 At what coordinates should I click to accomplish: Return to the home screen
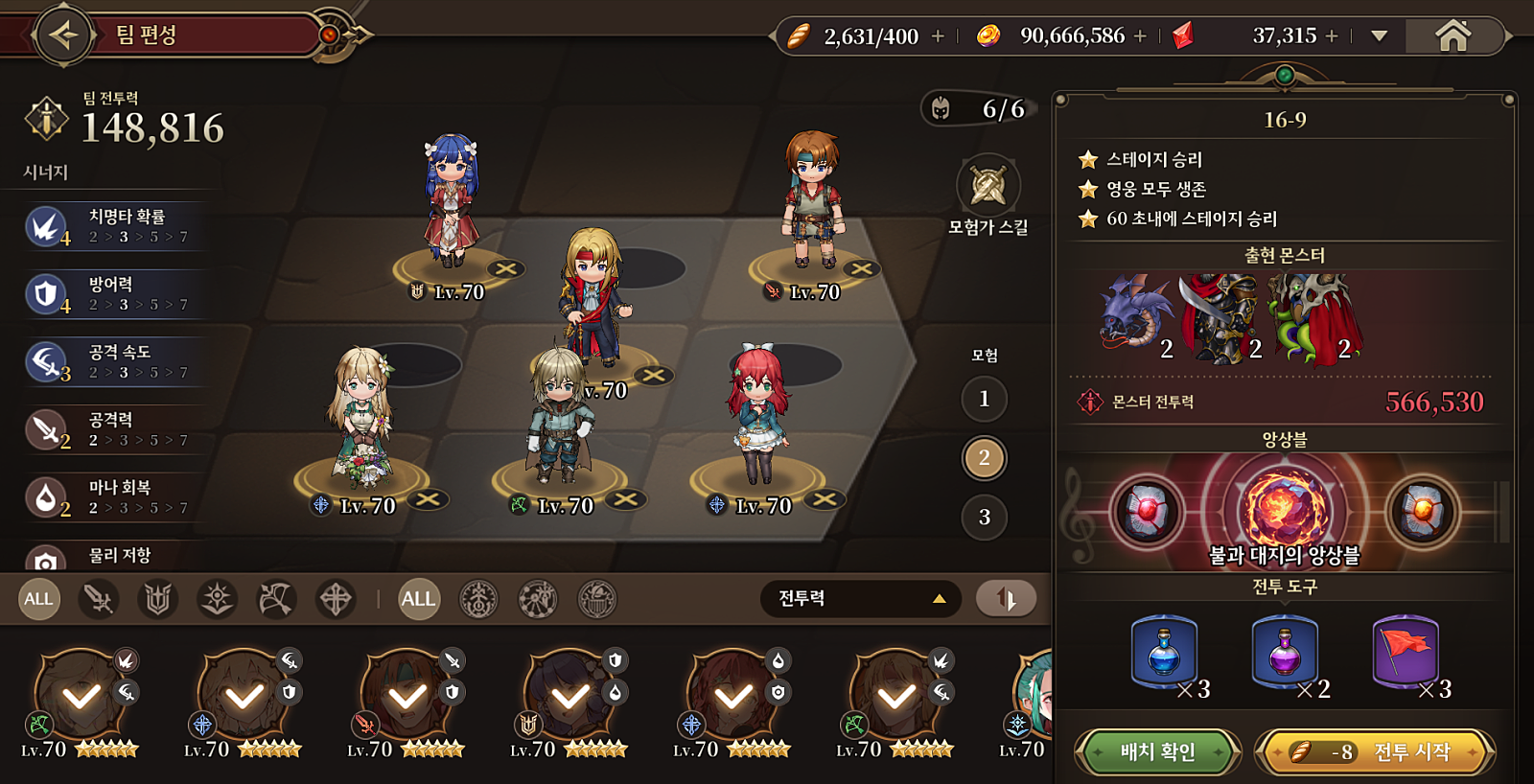pos(1453,36)
